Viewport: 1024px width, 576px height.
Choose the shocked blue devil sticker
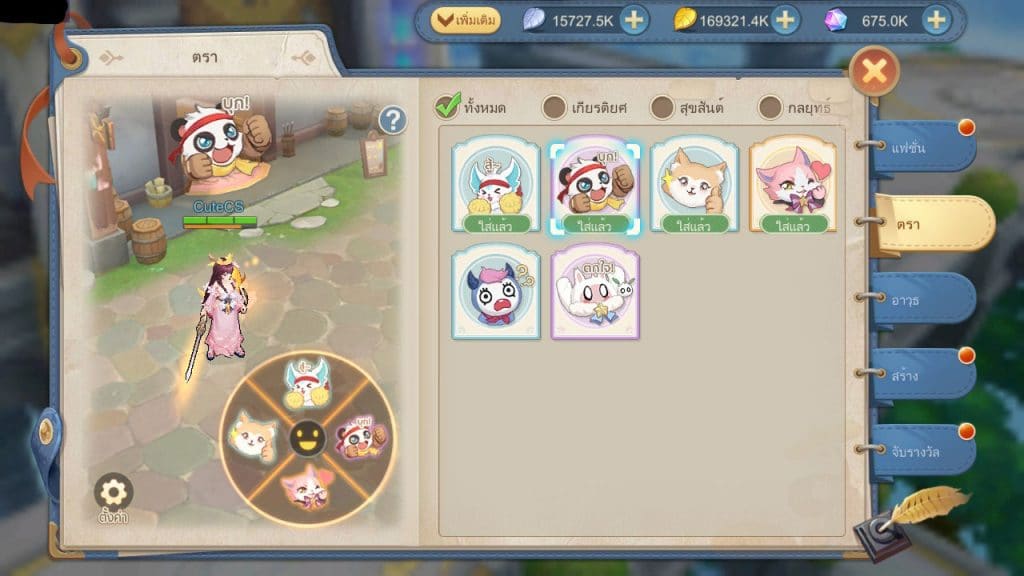pos(495,291)
